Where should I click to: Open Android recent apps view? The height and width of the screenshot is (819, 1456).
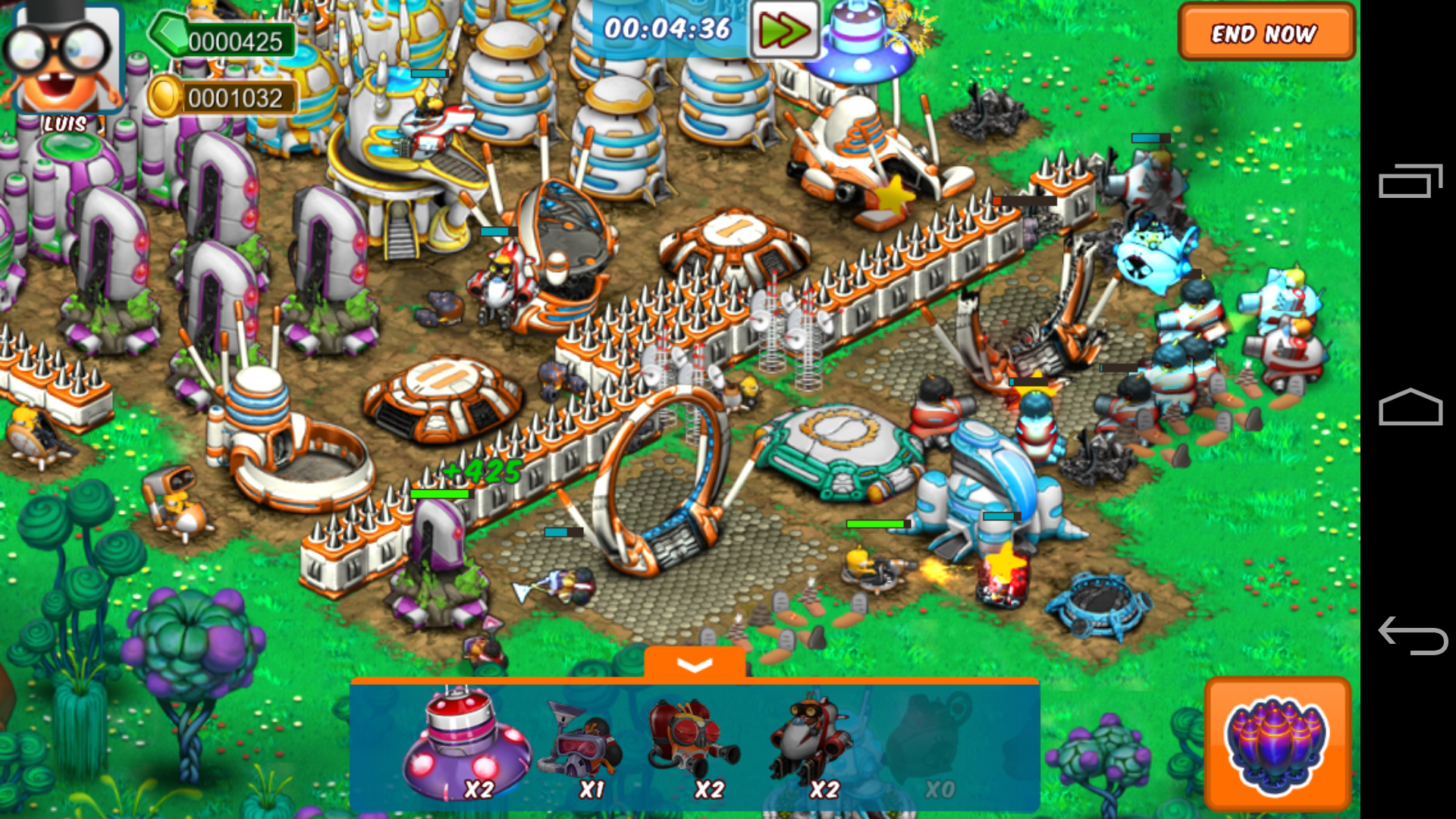point(1410,180)
